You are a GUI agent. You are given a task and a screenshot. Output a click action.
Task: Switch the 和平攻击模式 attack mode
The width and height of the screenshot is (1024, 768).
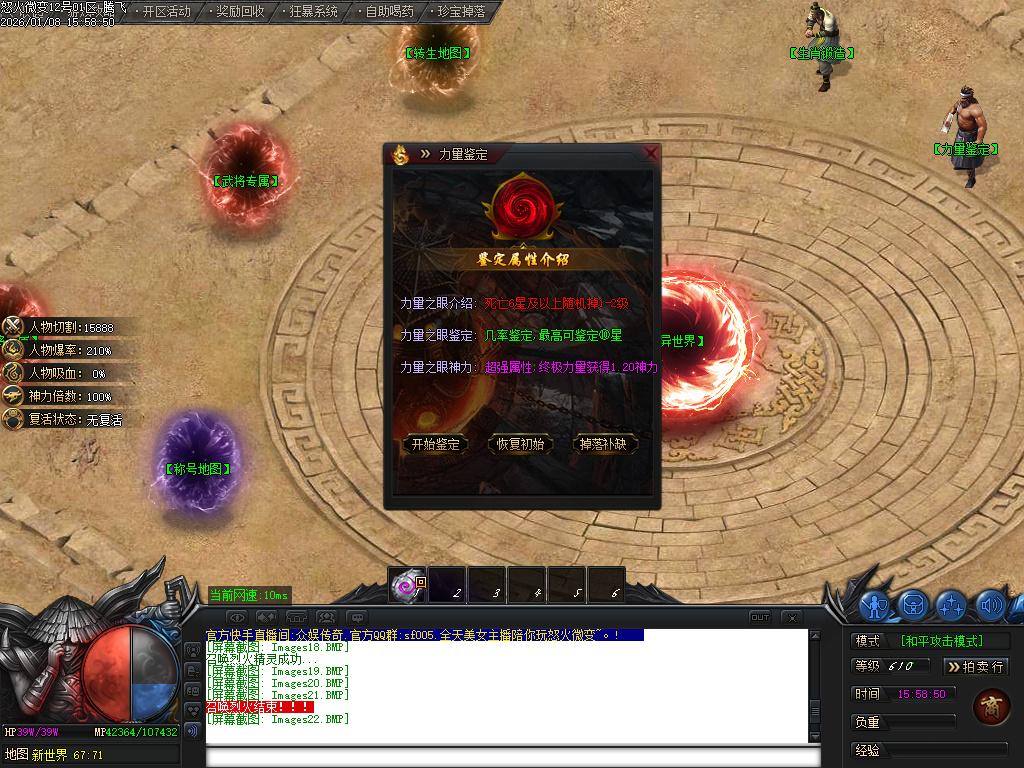pyautogui.click(x=940, y=641)
